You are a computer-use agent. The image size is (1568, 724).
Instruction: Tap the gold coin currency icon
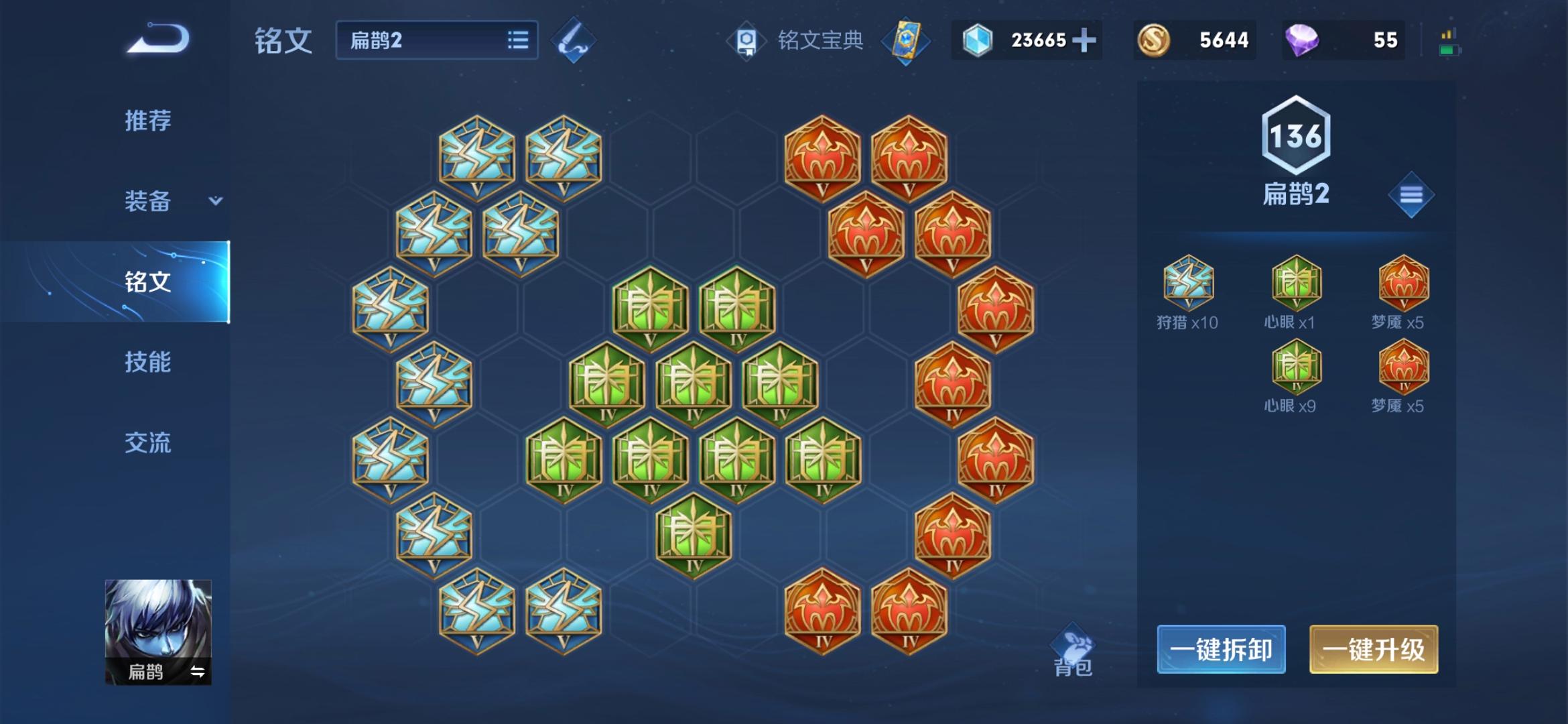pyautogui.click(x=1154, y=40)
